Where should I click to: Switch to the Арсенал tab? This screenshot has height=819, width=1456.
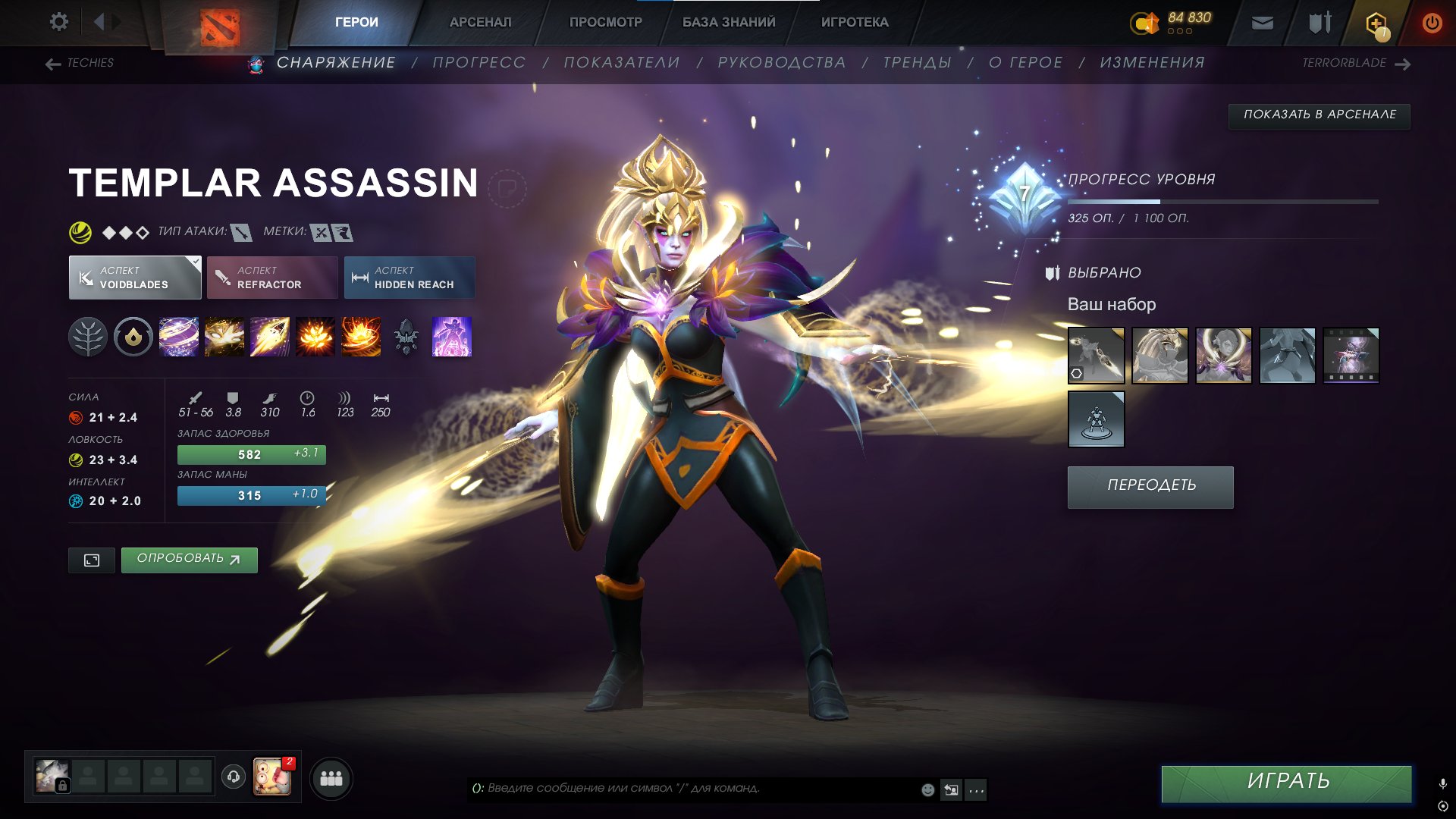(480, 22)
